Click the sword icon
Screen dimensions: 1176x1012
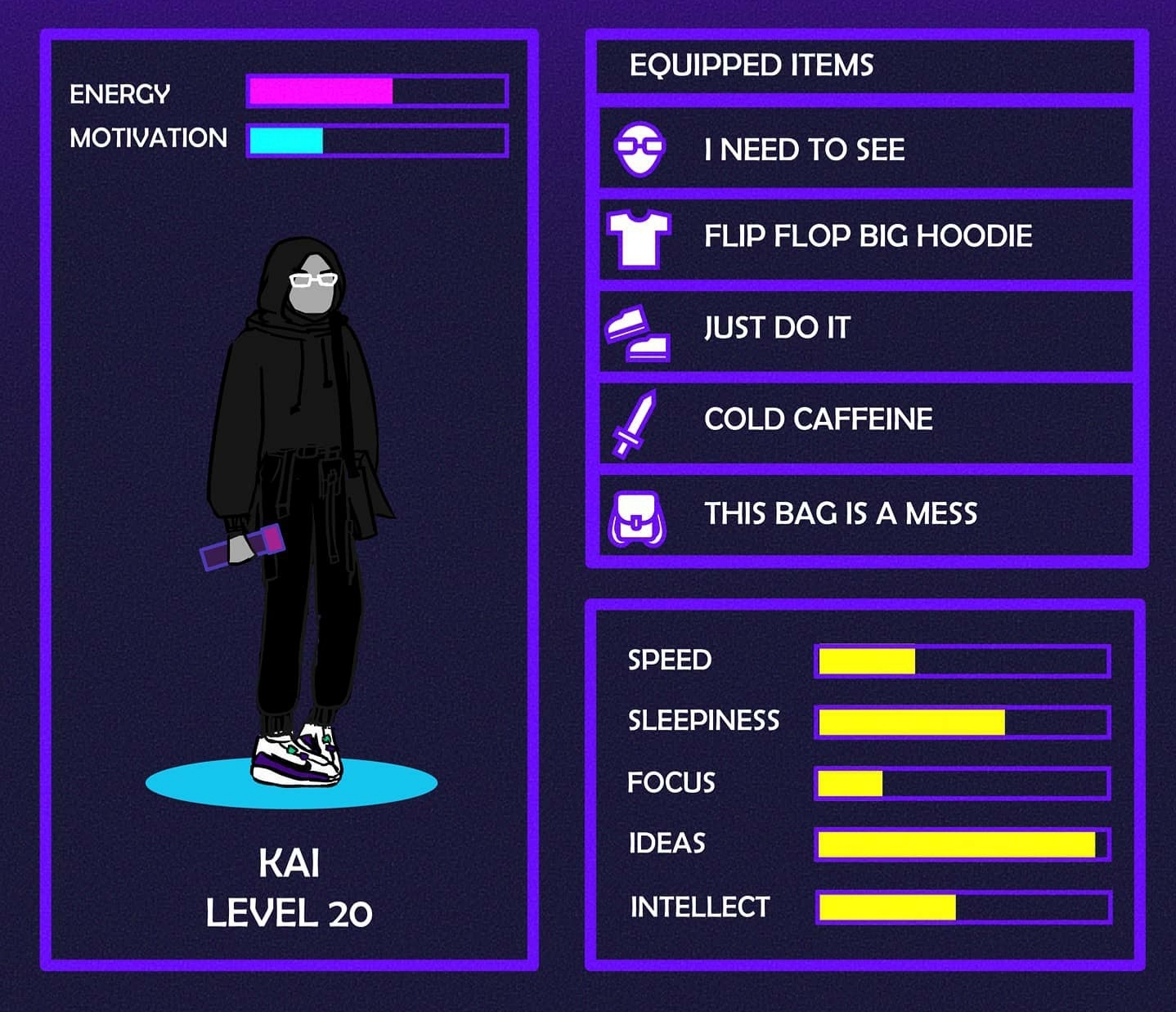click(635, 423)
